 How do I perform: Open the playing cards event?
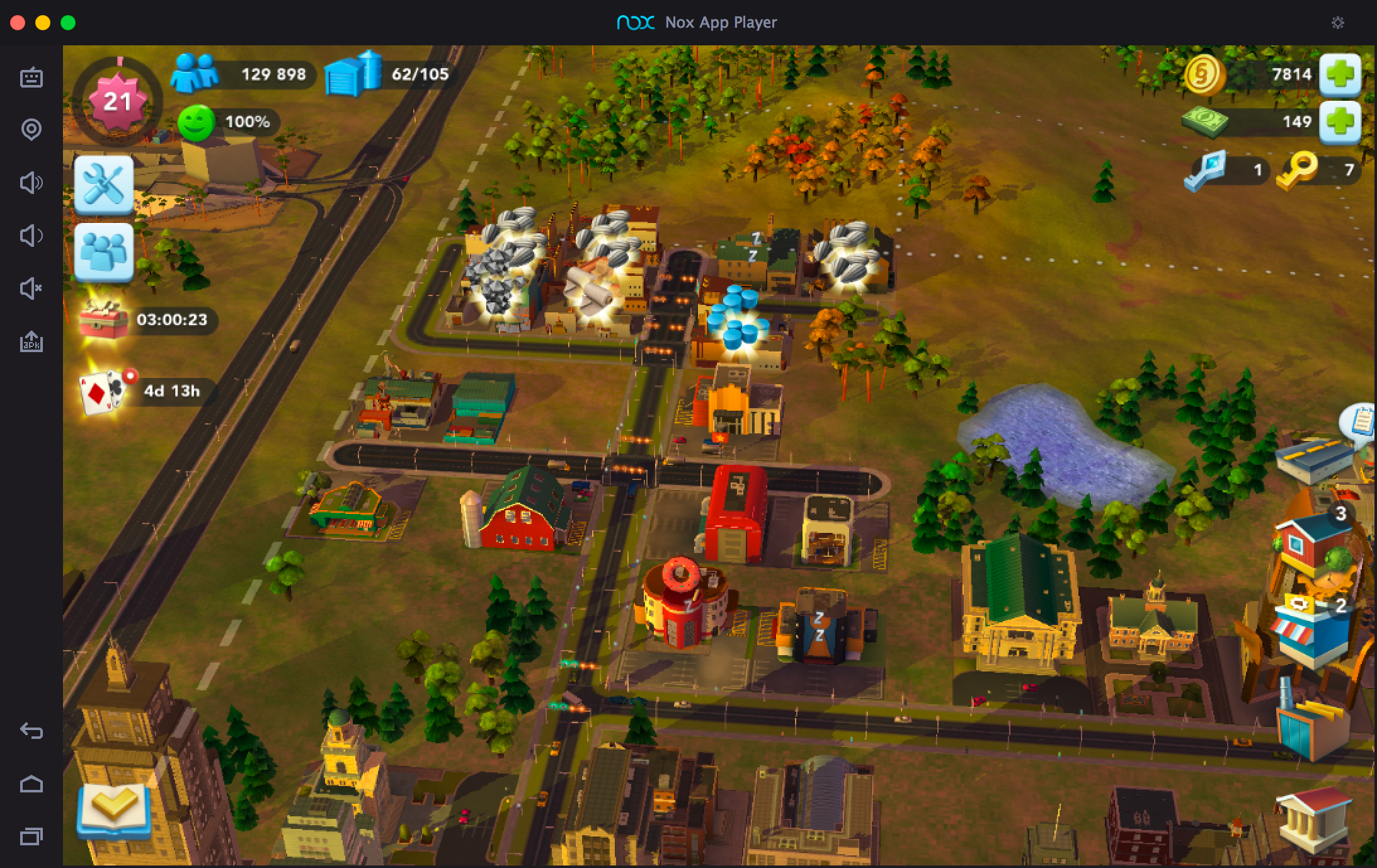(103, 390)
